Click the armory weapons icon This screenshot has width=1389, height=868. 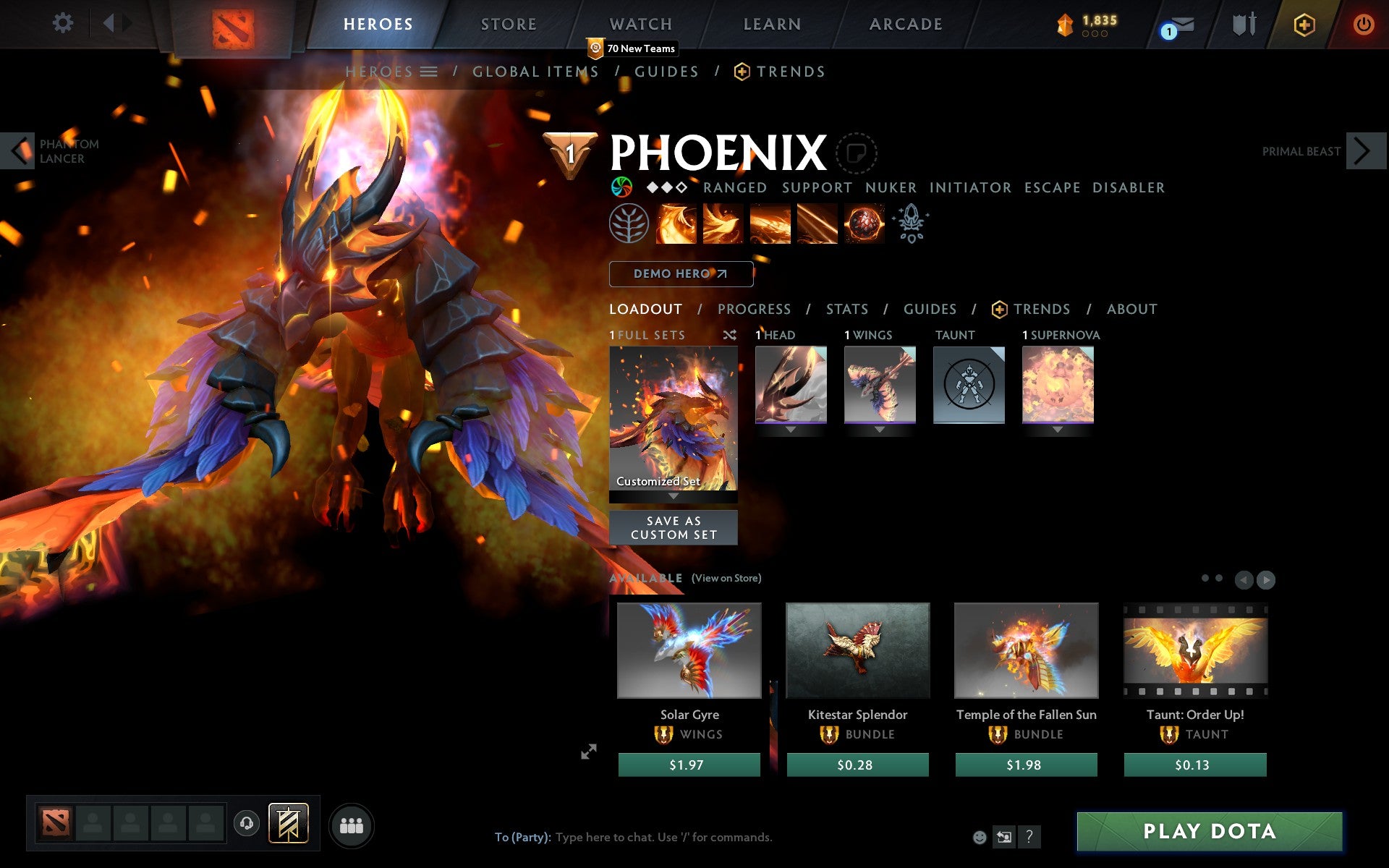[1242, 23]
